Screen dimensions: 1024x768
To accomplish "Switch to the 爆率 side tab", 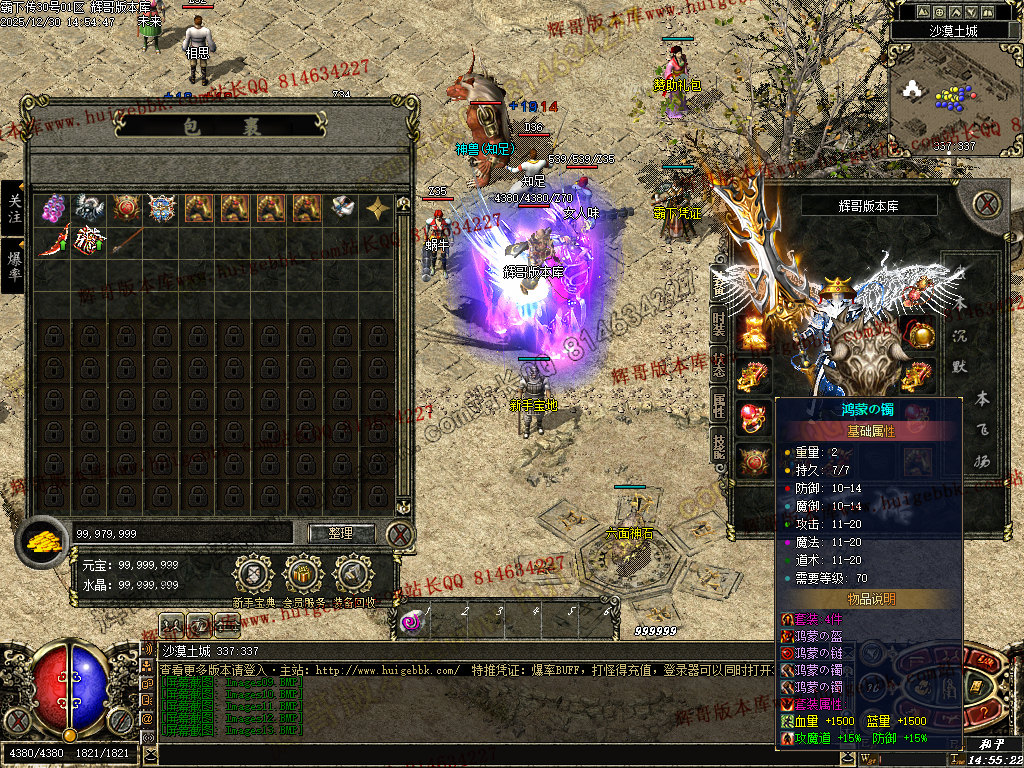I will tap(14, 265).
